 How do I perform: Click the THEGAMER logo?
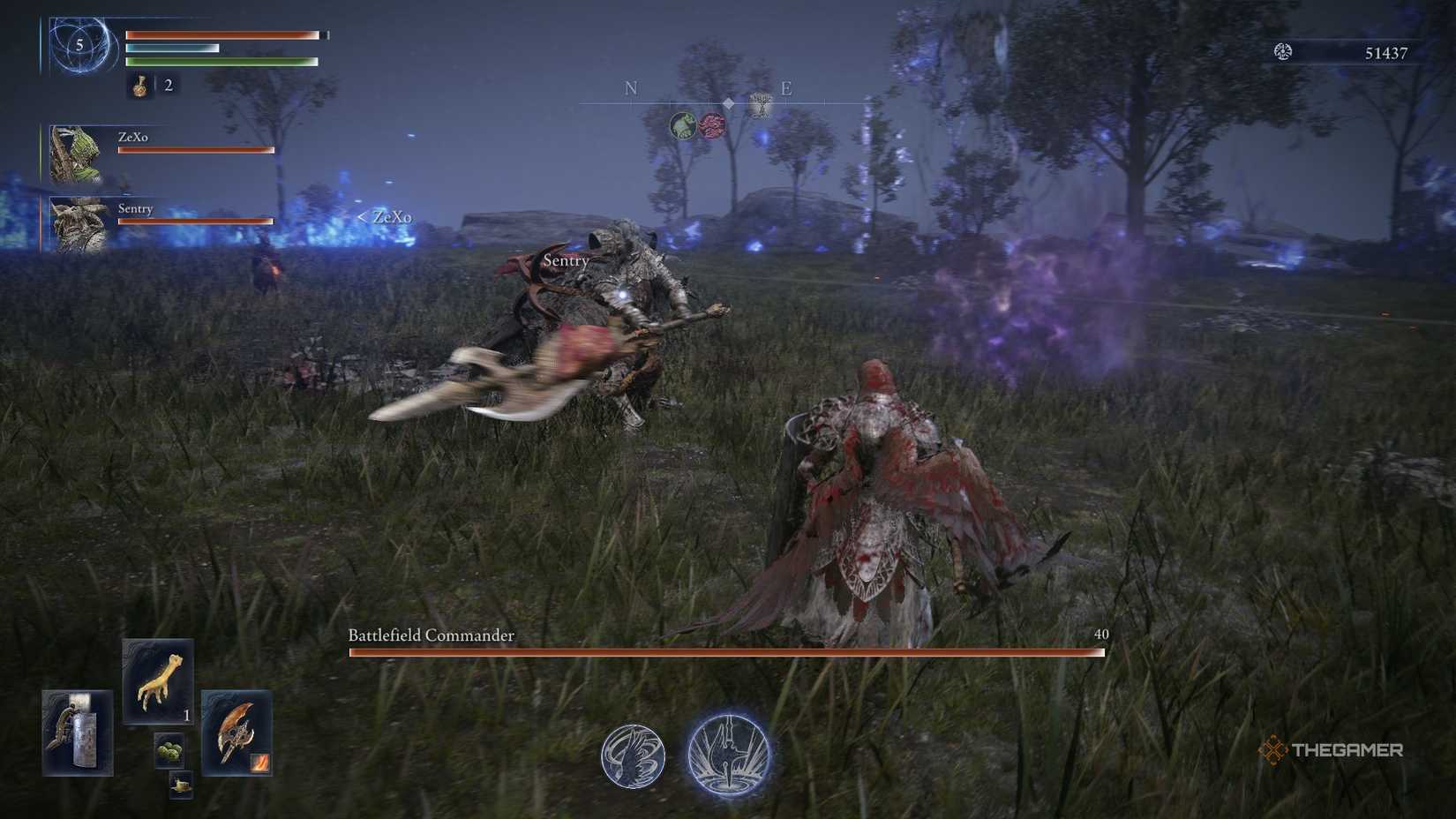[1334, 748]
